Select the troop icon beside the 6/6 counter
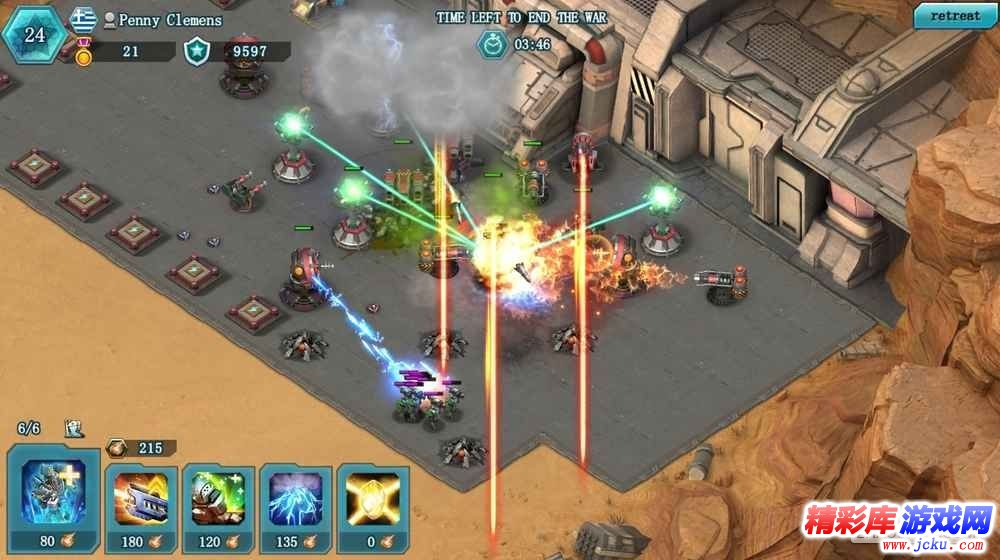The width and height of the screenshot is (1000, 560). (74, 429)
